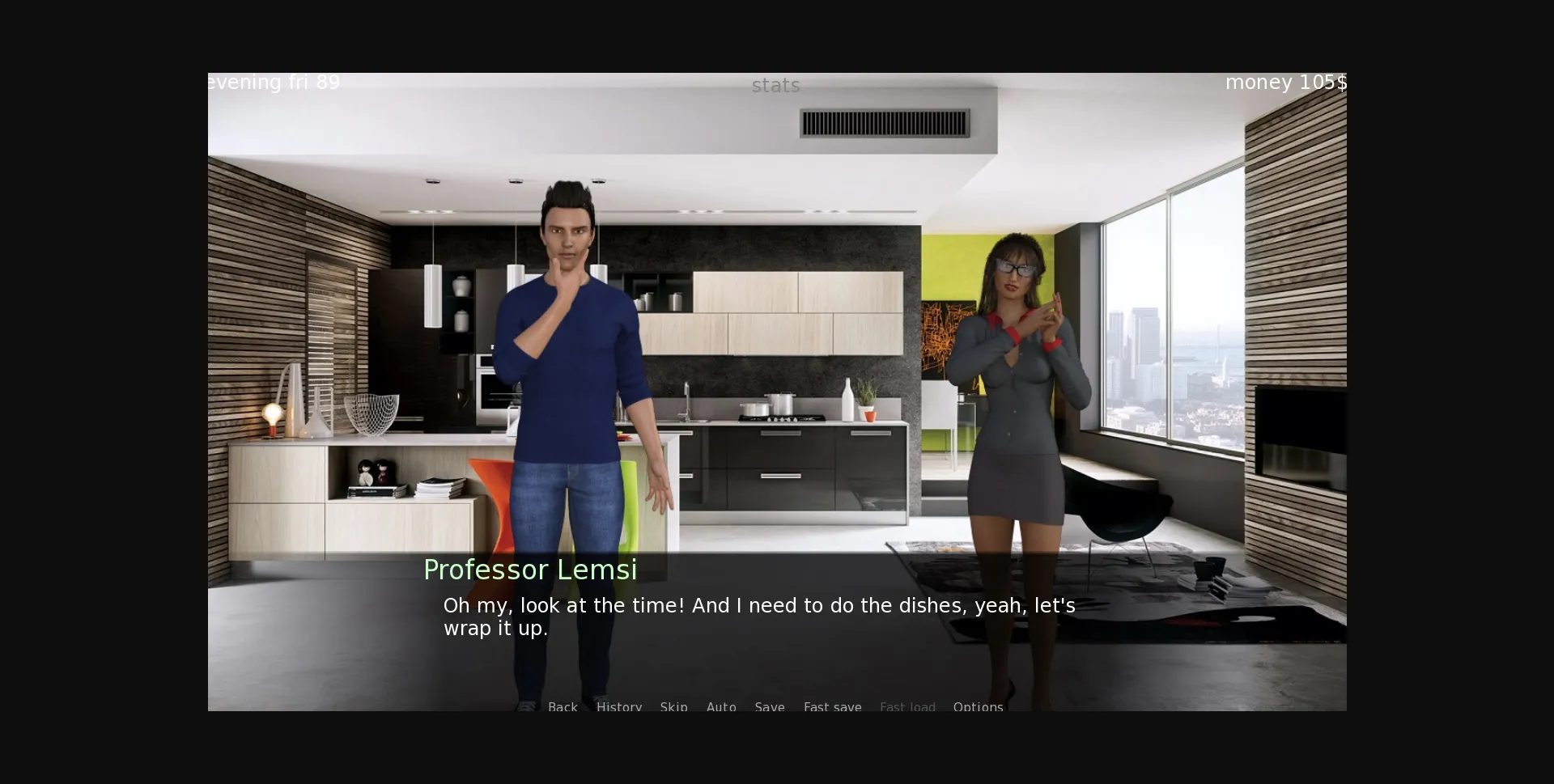The width and height of the screenshot is (1554, 784).
Task: Open the Save screen
Action: tap(769, 707)
